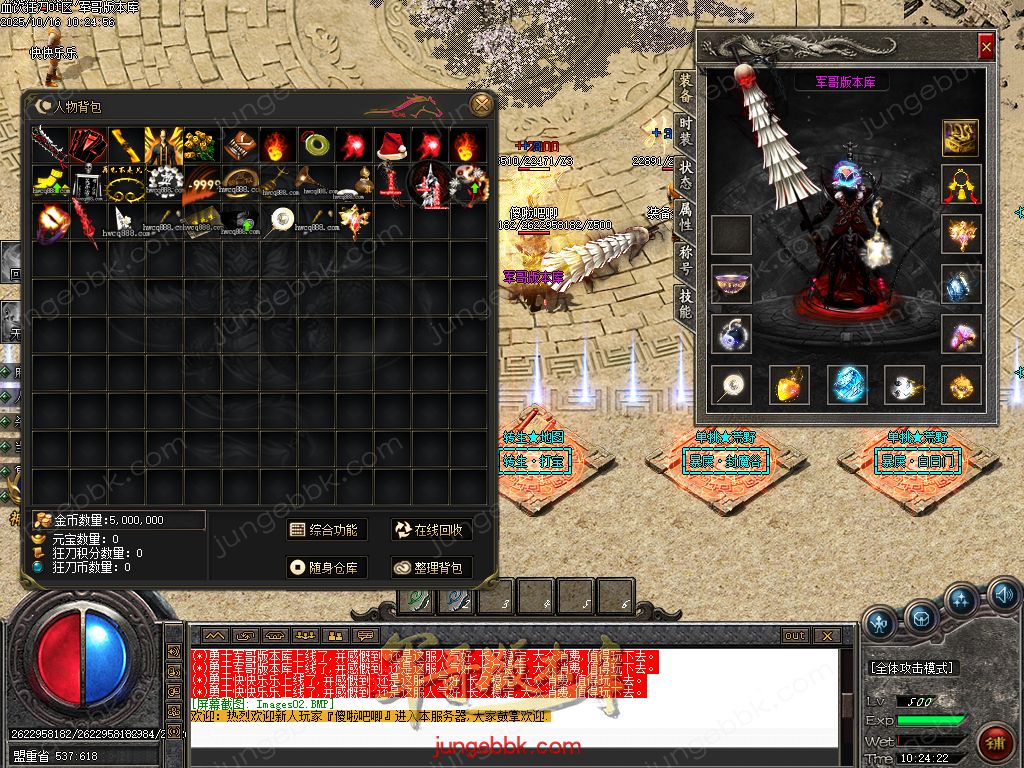Select the green jade ring item

point(316,146)
